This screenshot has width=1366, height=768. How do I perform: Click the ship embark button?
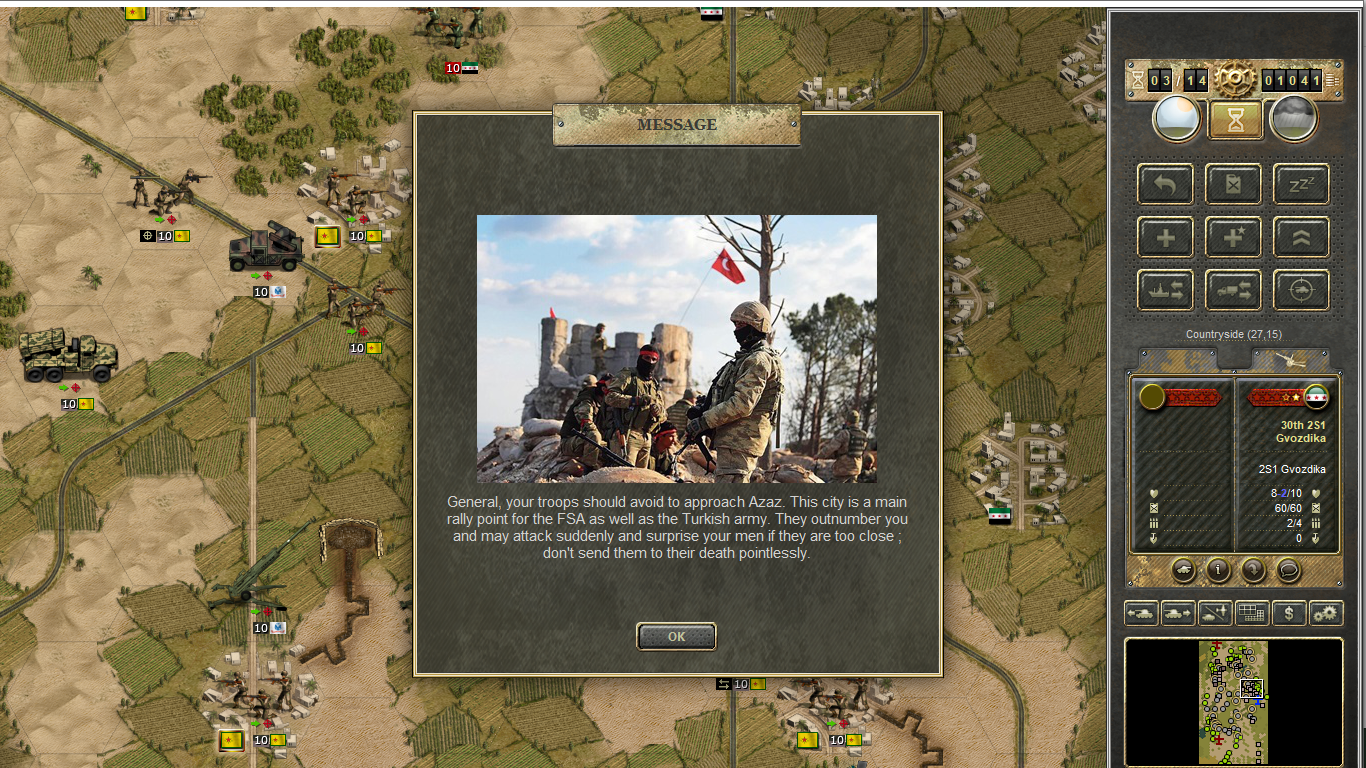pyautogui.click(x=1165, y=290)
